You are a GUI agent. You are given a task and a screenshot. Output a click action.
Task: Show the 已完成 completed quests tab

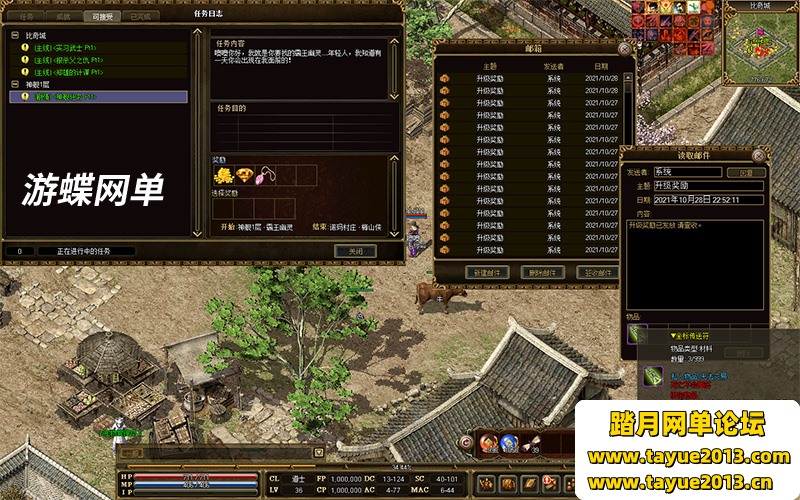[140, 17]
